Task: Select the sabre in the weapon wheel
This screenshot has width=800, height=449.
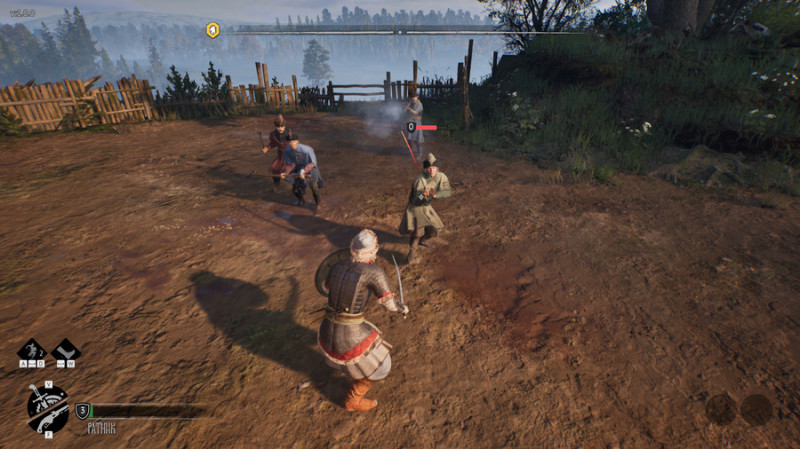Action: coord(41,398)
